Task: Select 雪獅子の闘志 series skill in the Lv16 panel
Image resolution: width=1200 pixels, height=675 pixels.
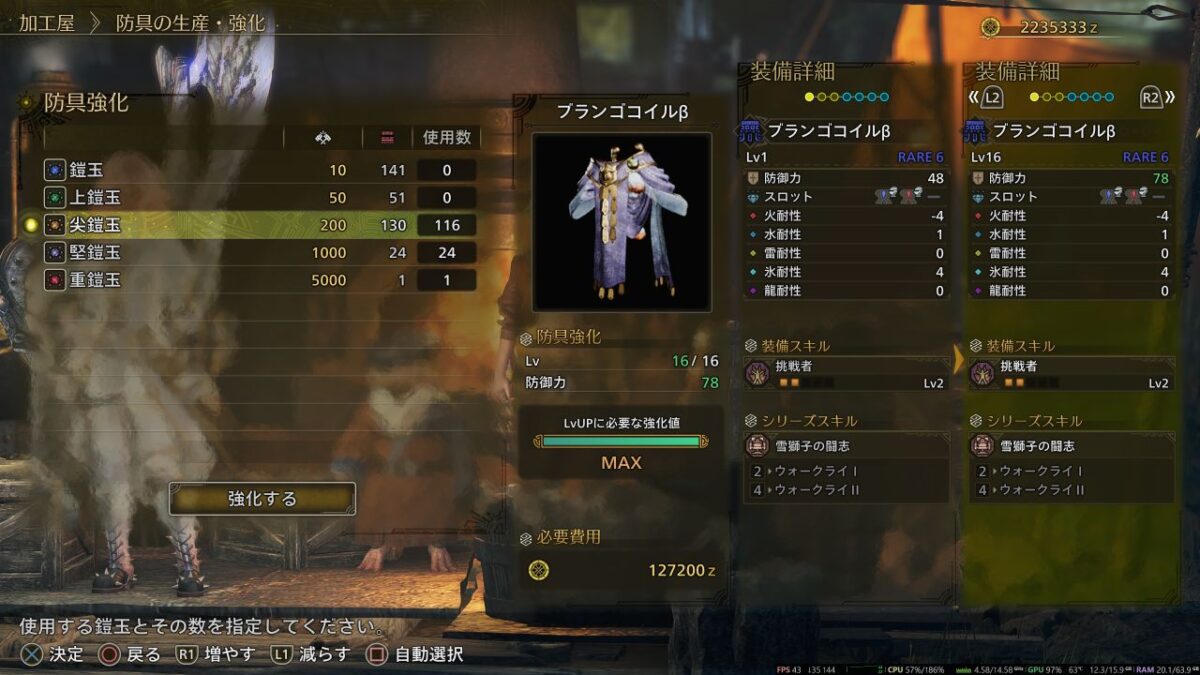Action: coord(1071,446)
